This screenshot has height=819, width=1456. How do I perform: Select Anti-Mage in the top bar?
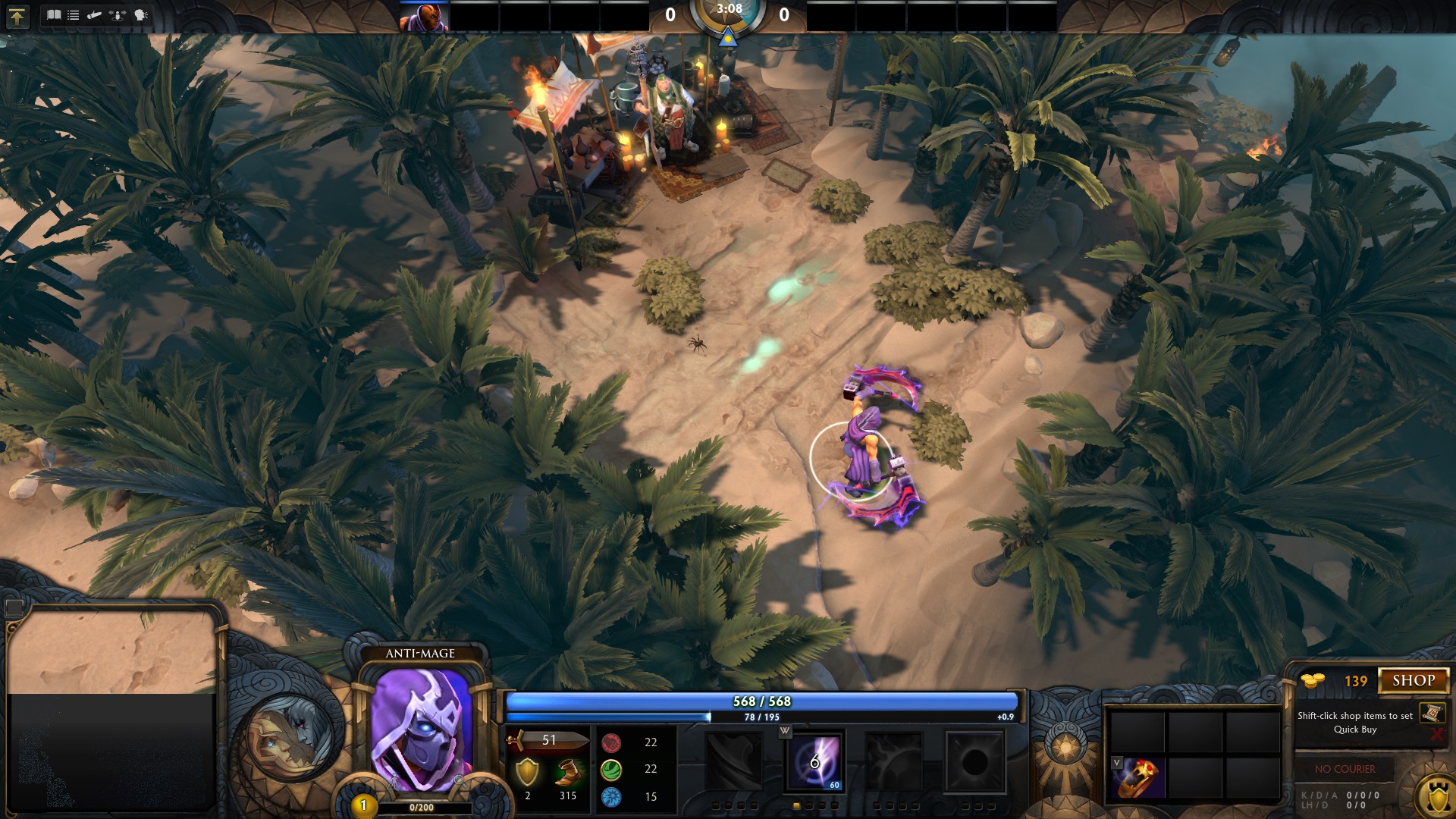tap(424, 17)
